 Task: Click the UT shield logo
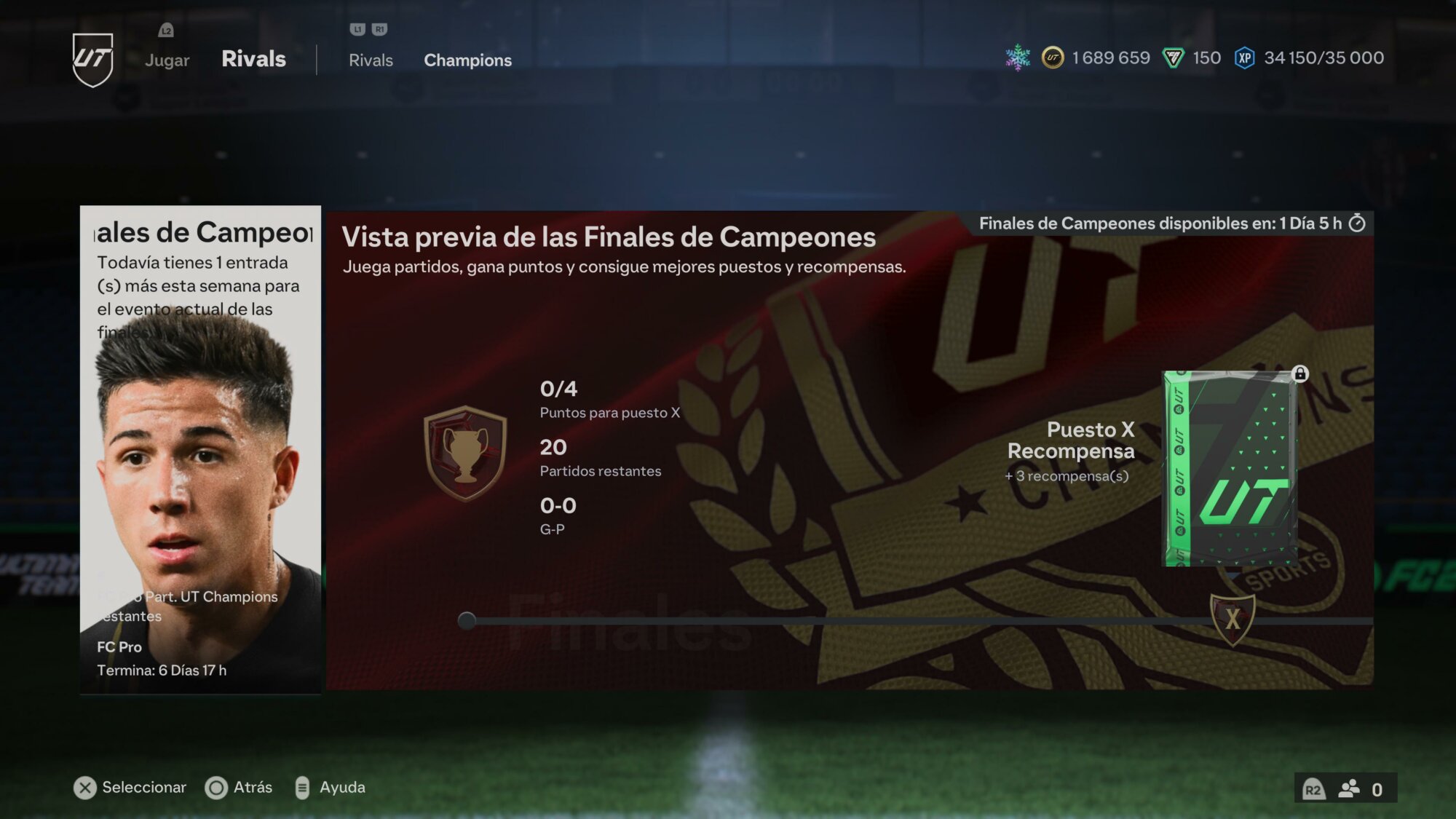click(x=93, y=60)
